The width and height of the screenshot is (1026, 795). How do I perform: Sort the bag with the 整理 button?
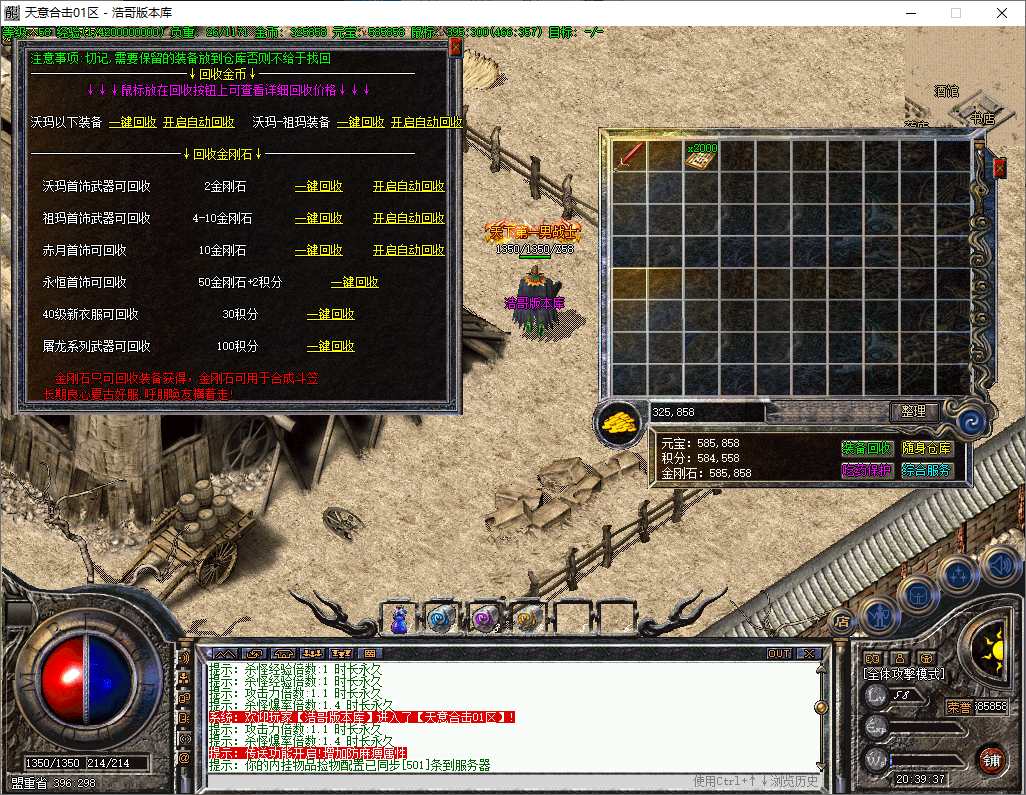(x=913, y=411)
